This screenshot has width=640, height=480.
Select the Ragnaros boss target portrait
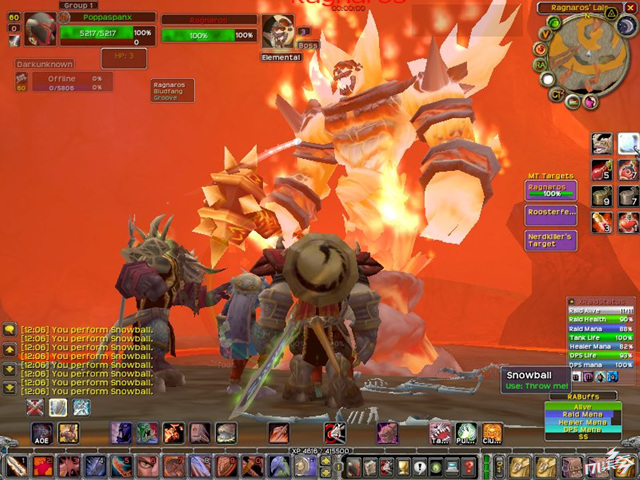pyautogui.click(x=278, y=32)
